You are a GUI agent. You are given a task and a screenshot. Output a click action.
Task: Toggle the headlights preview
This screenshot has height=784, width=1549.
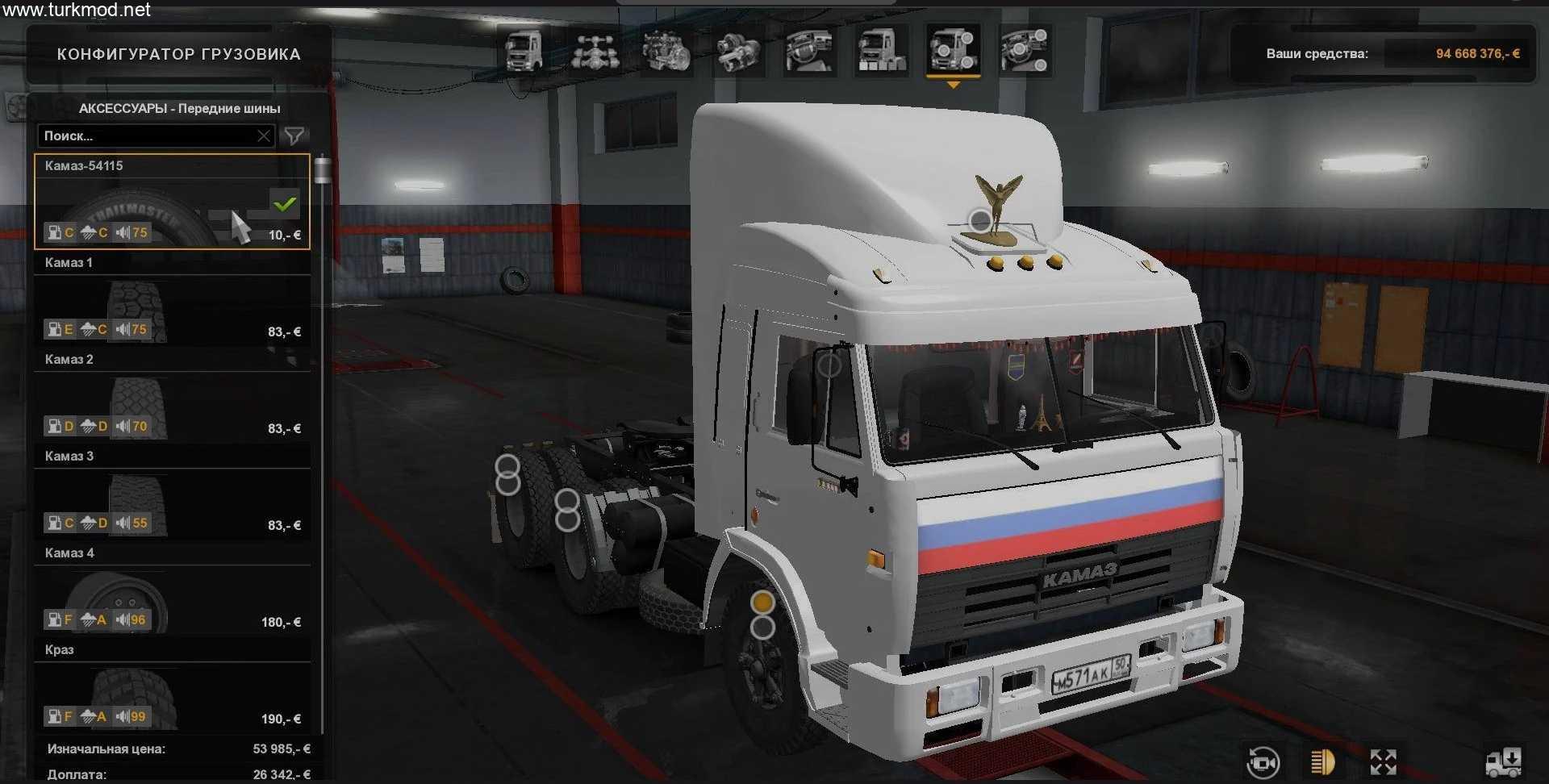tap(1322, 763)
